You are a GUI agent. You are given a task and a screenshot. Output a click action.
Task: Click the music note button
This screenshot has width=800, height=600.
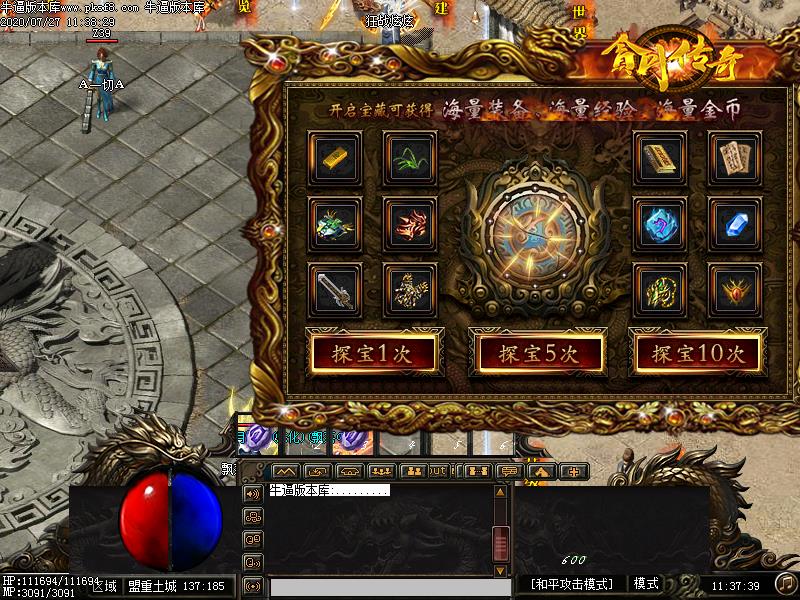click(786, 583)
